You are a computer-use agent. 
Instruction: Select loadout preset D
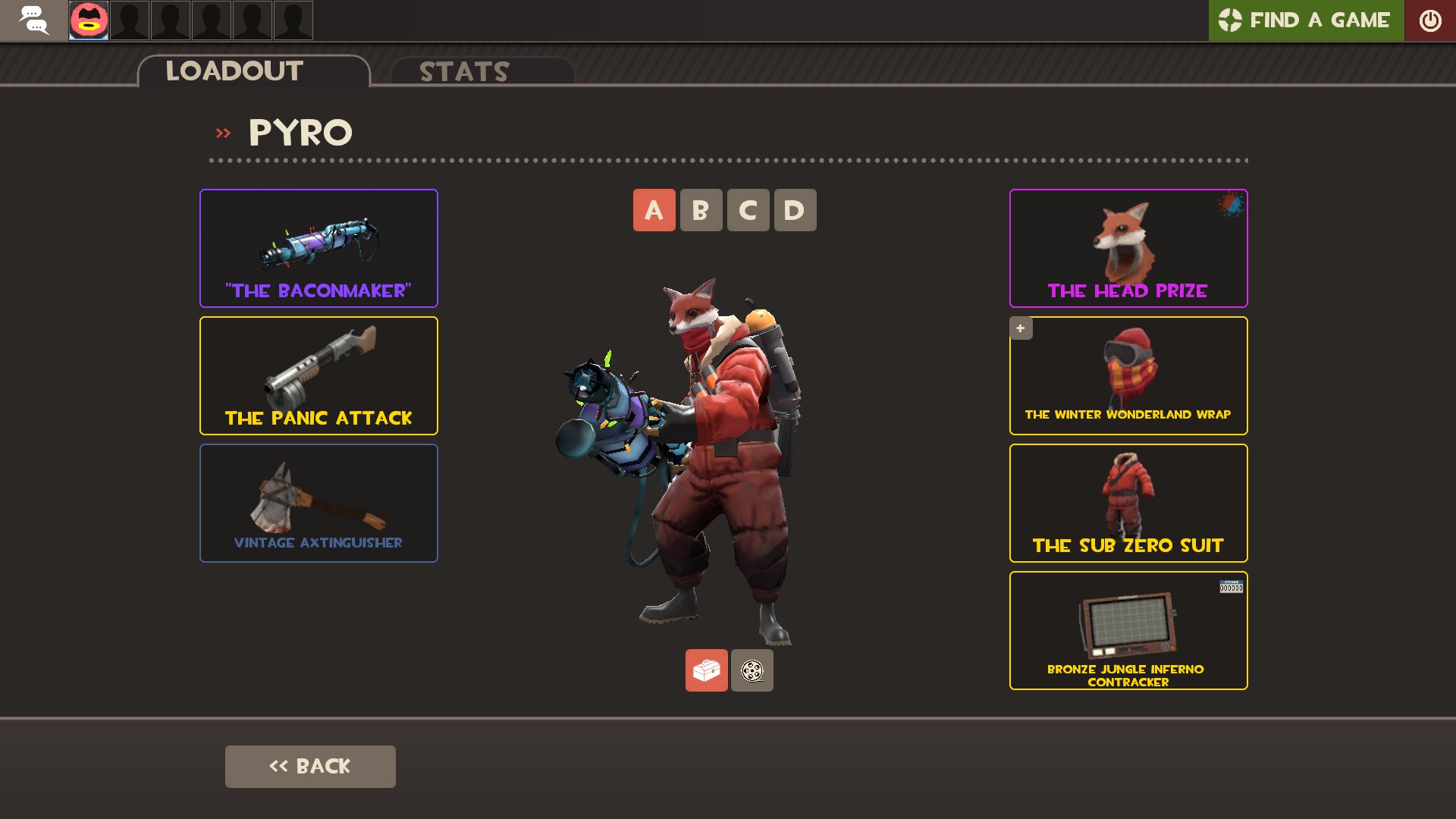795,210
